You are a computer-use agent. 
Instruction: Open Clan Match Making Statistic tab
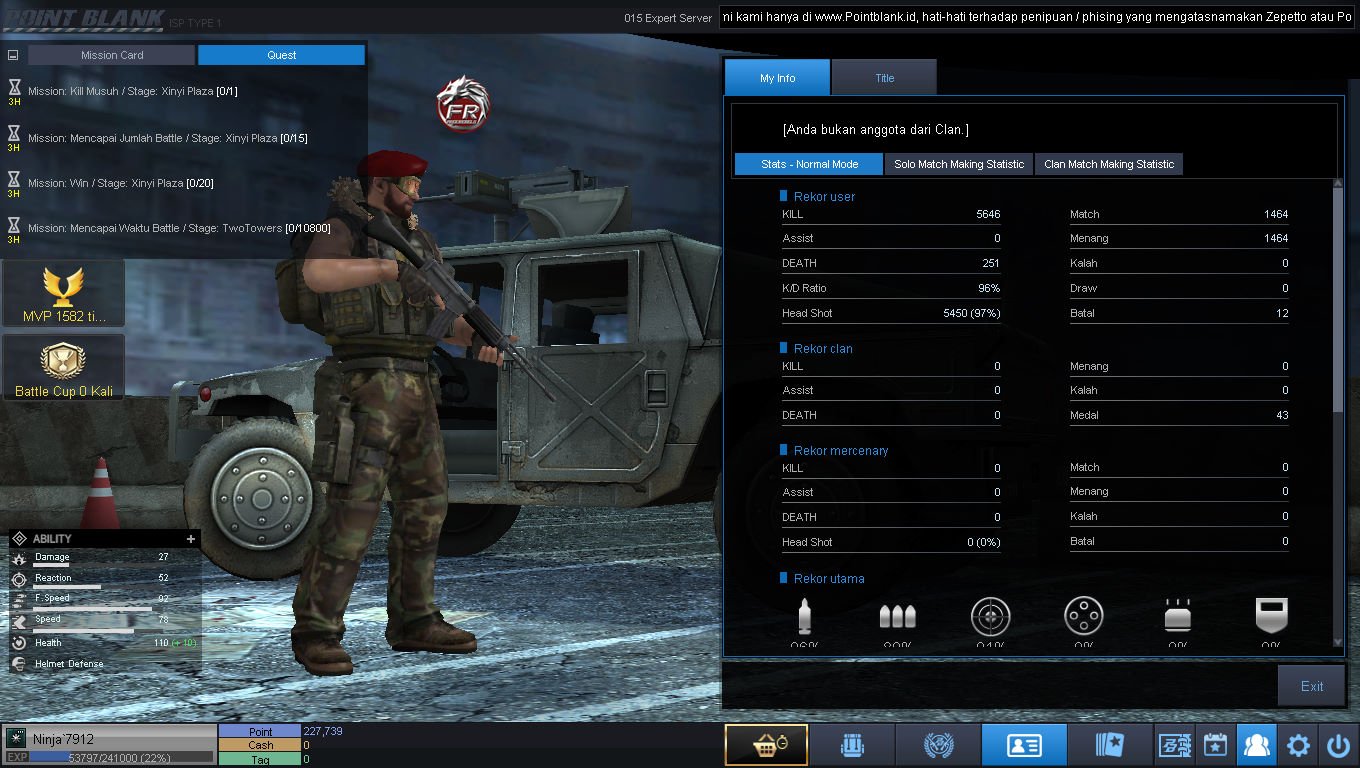(x=1109, y=164)
